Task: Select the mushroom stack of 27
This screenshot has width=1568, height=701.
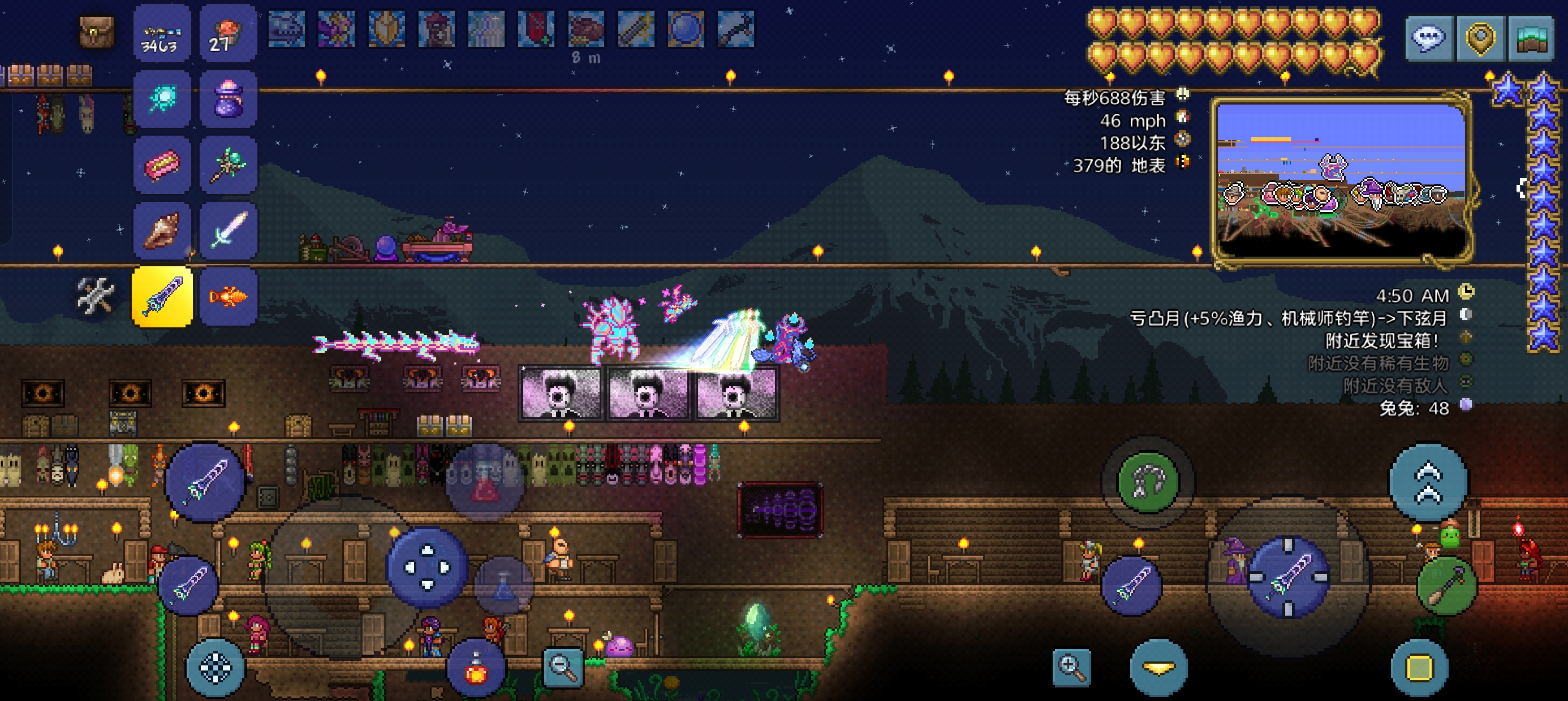Action: [x=227, y=33]
